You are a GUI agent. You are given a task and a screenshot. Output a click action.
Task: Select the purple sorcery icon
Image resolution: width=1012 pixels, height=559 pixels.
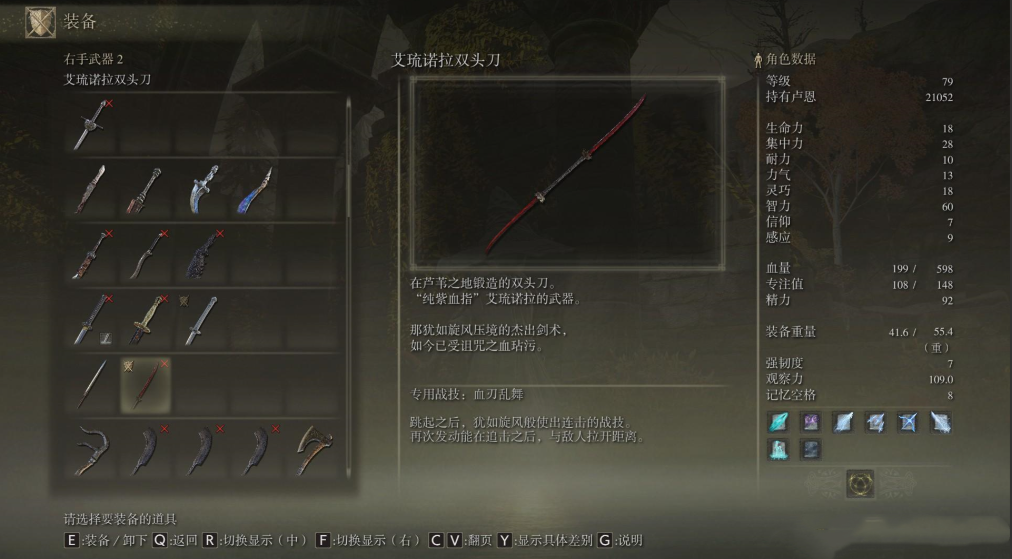pos(810,422)
